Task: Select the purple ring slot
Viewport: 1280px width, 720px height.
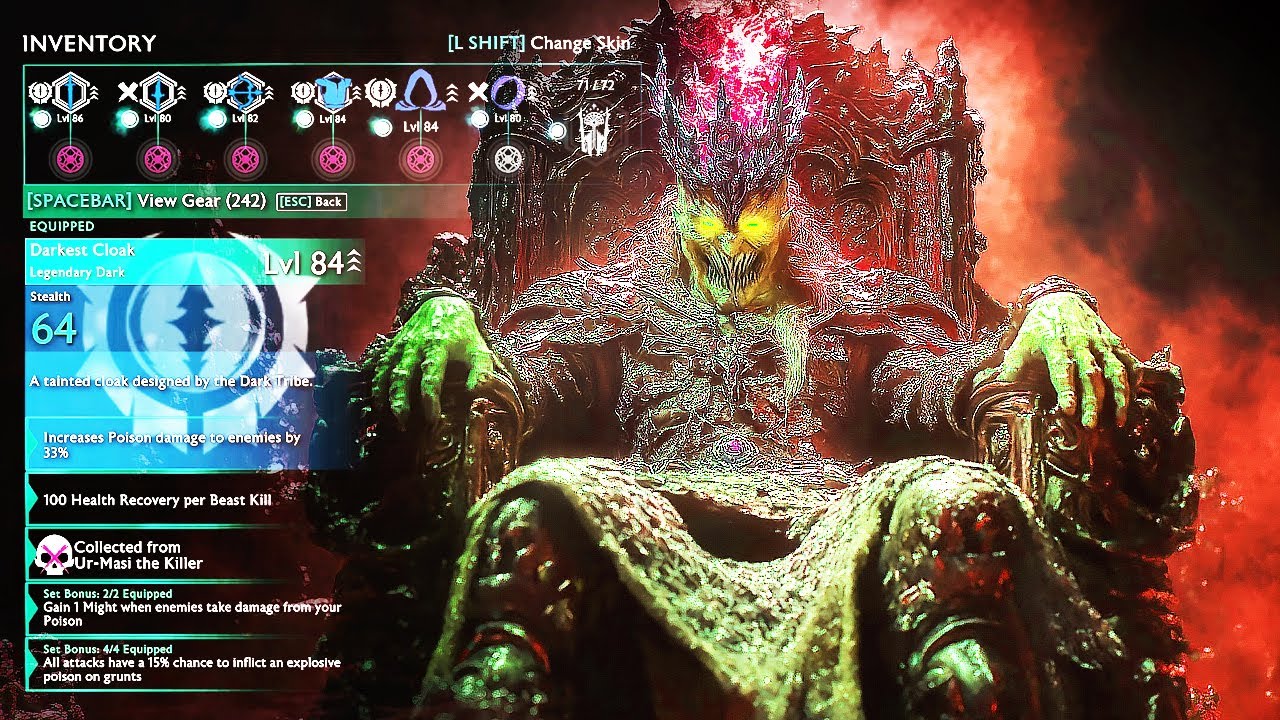Action: point(507,93)
